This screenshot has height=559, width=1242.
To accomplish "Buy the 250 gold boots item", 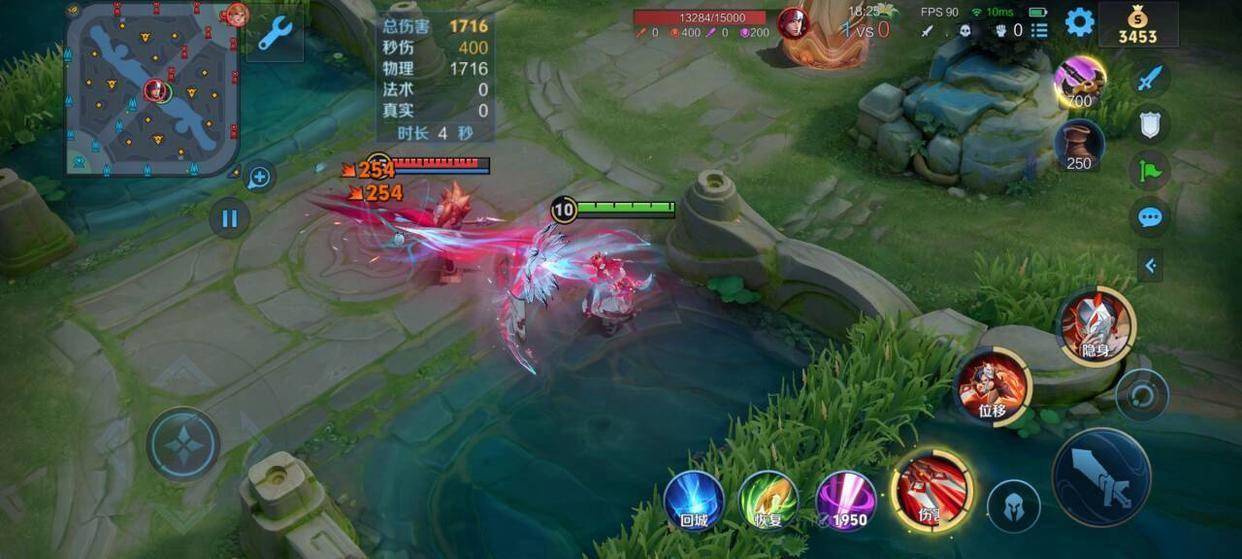I will pos(1079,145).
